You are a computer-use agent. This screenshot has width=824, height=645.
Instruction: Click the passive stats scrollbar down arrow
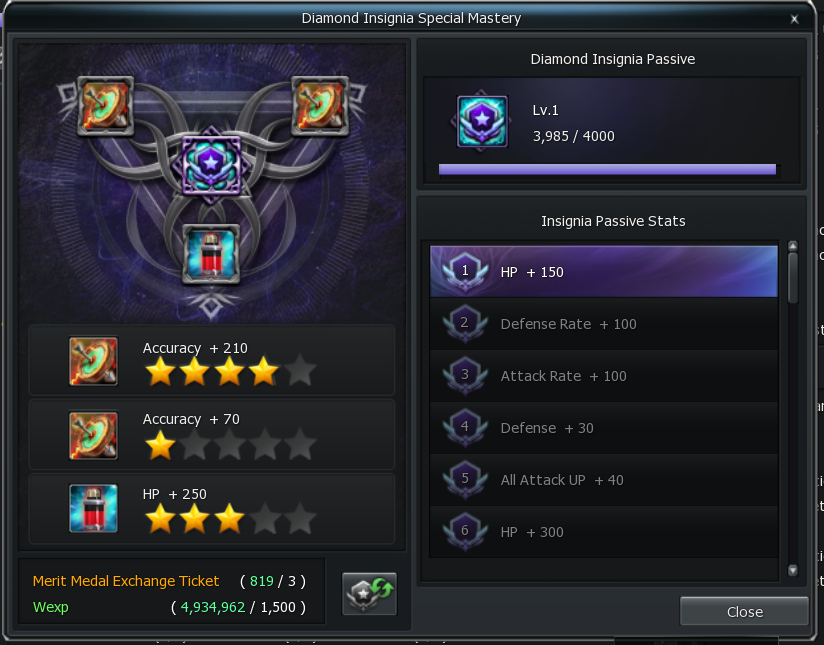[793, 570]
